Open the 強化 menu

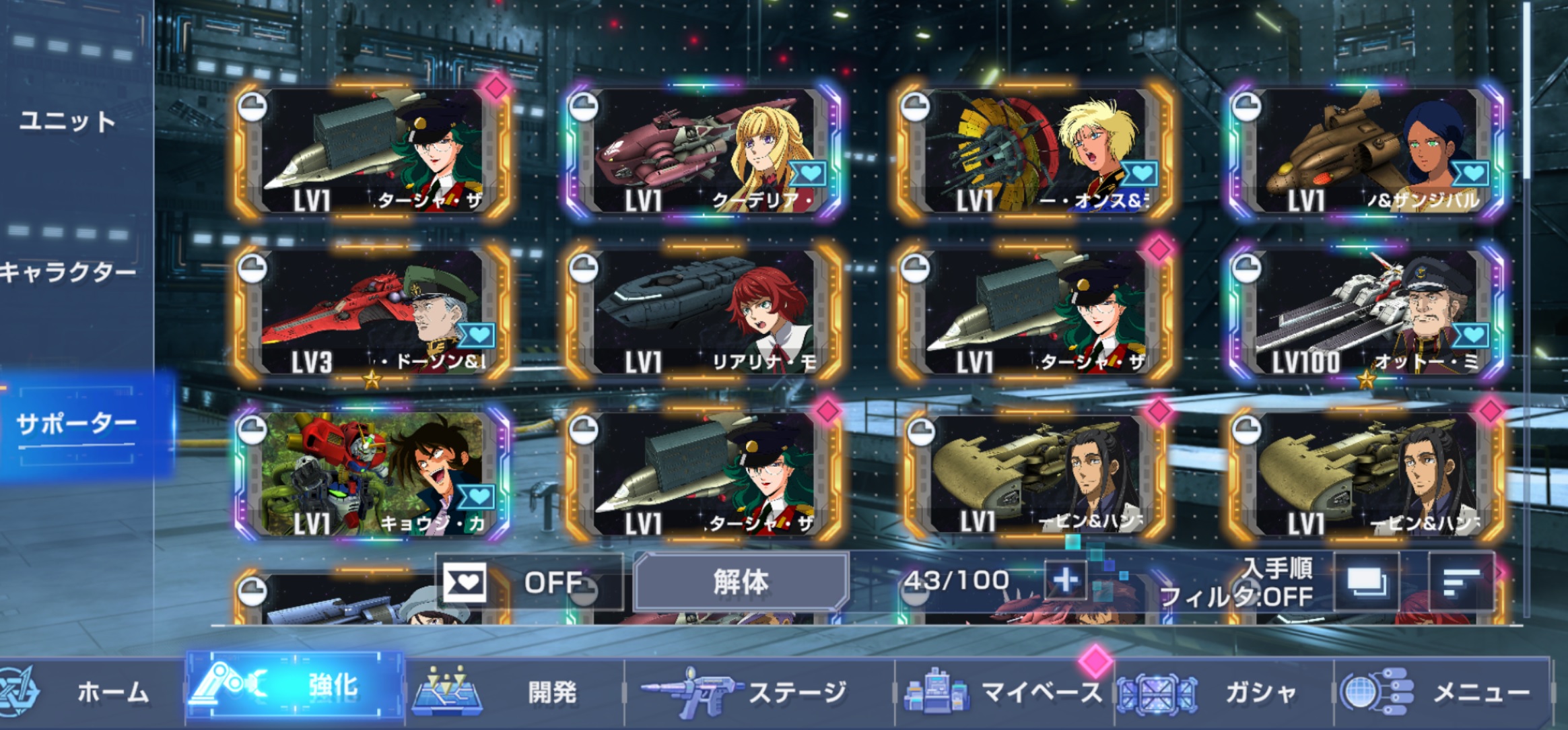click(x=295, y=687)
